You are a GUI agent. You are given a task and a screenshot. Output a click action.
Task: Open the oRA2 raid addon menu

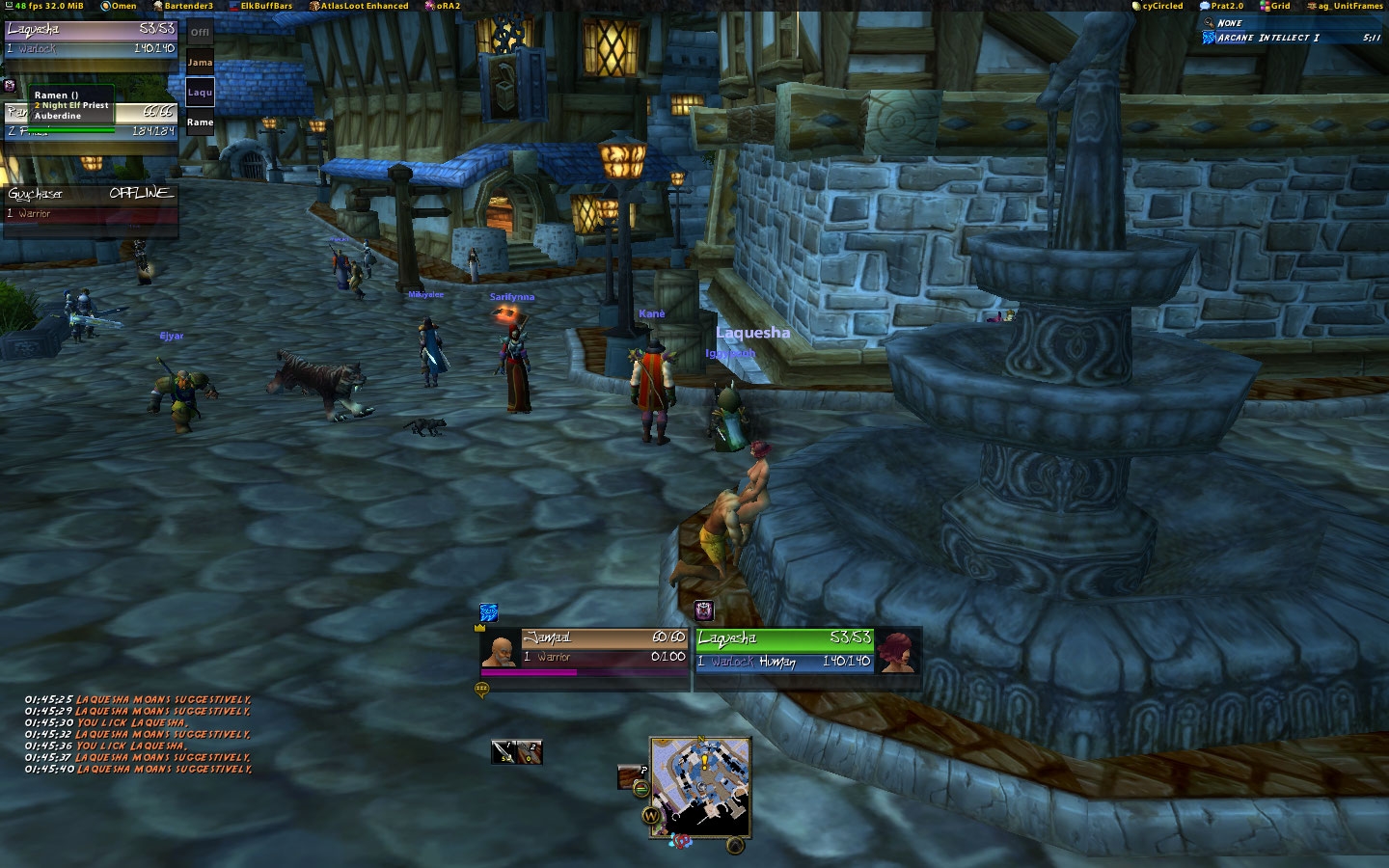(x=443, y=6)
